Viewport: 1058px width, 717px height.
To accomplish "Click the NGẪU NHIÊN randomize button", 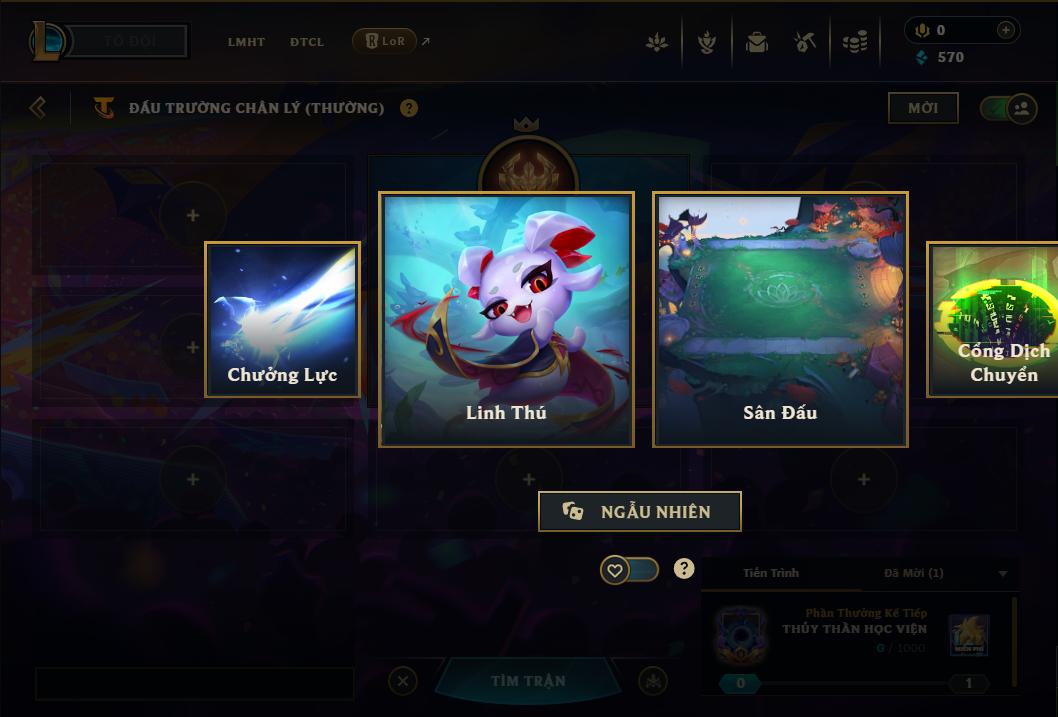I will click(x=640, y=511).
